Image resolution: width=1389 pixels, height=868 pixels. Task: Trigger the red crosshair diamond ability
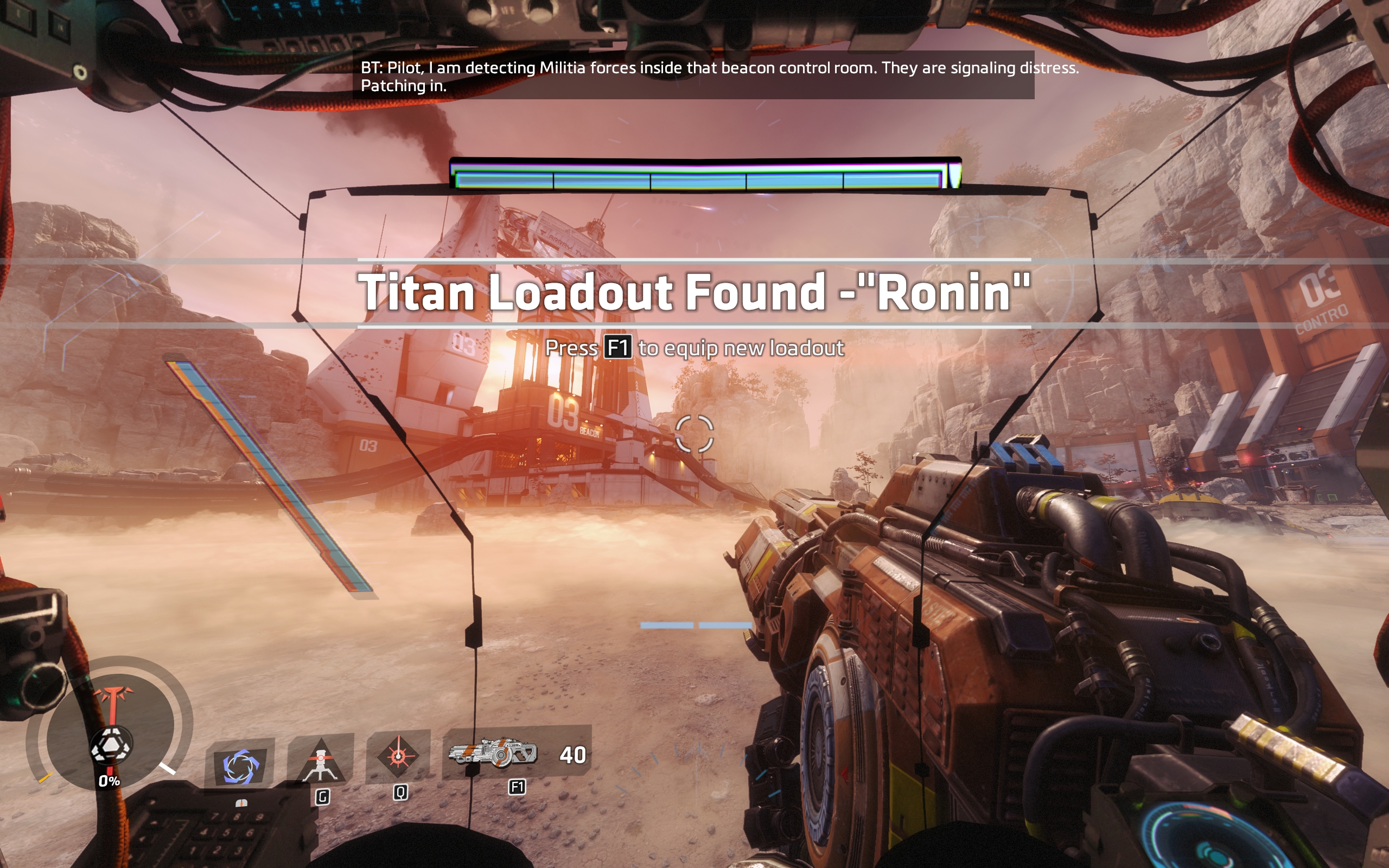coord(398,756)
